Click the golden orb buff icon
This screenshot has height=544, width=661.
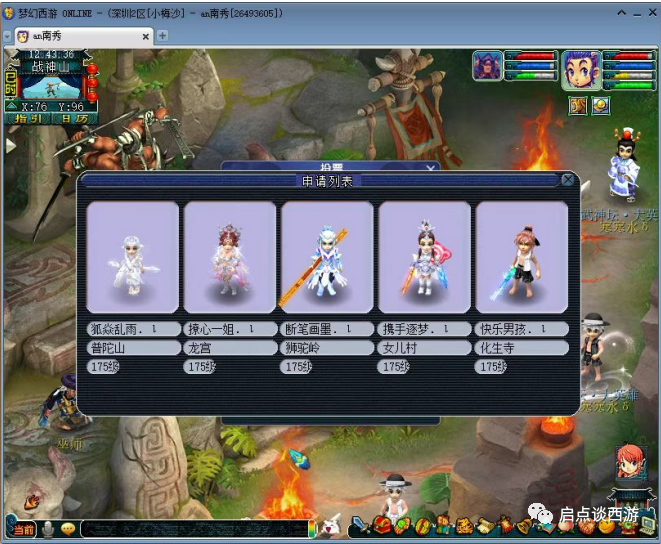point(600,104)
